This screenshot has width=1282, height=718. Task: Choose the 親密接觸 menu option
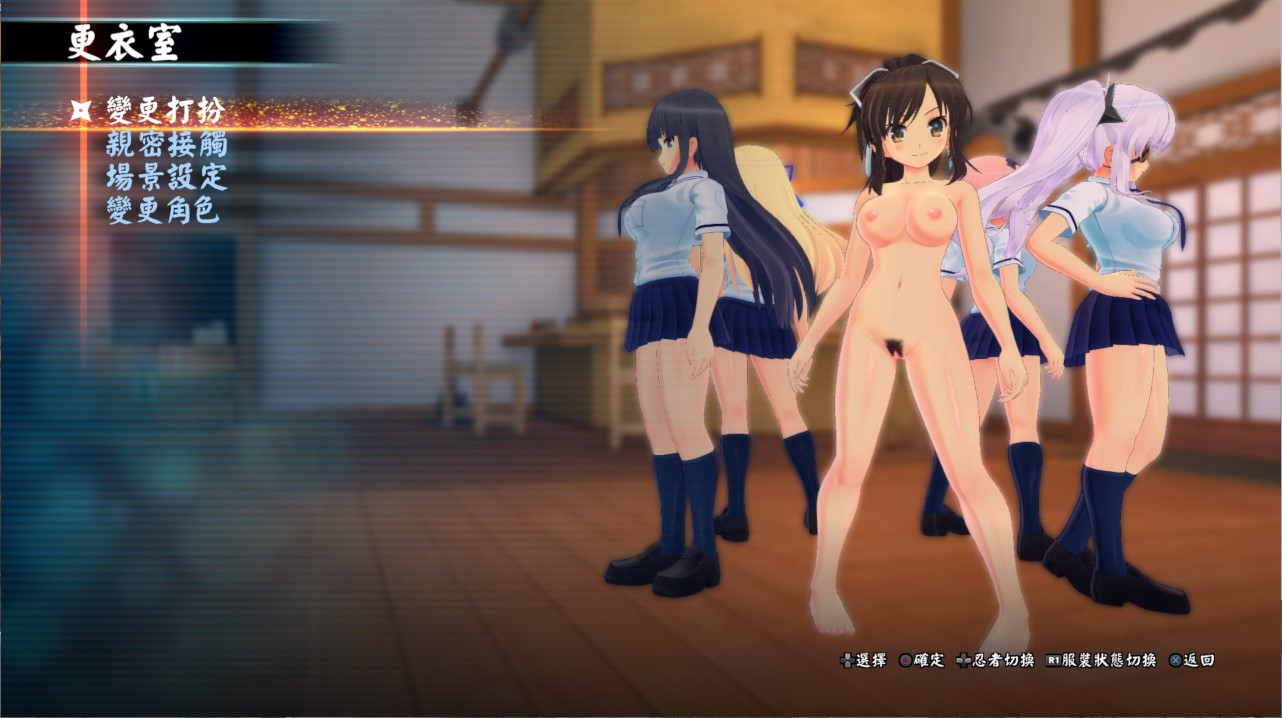click(x=166, y=144)
